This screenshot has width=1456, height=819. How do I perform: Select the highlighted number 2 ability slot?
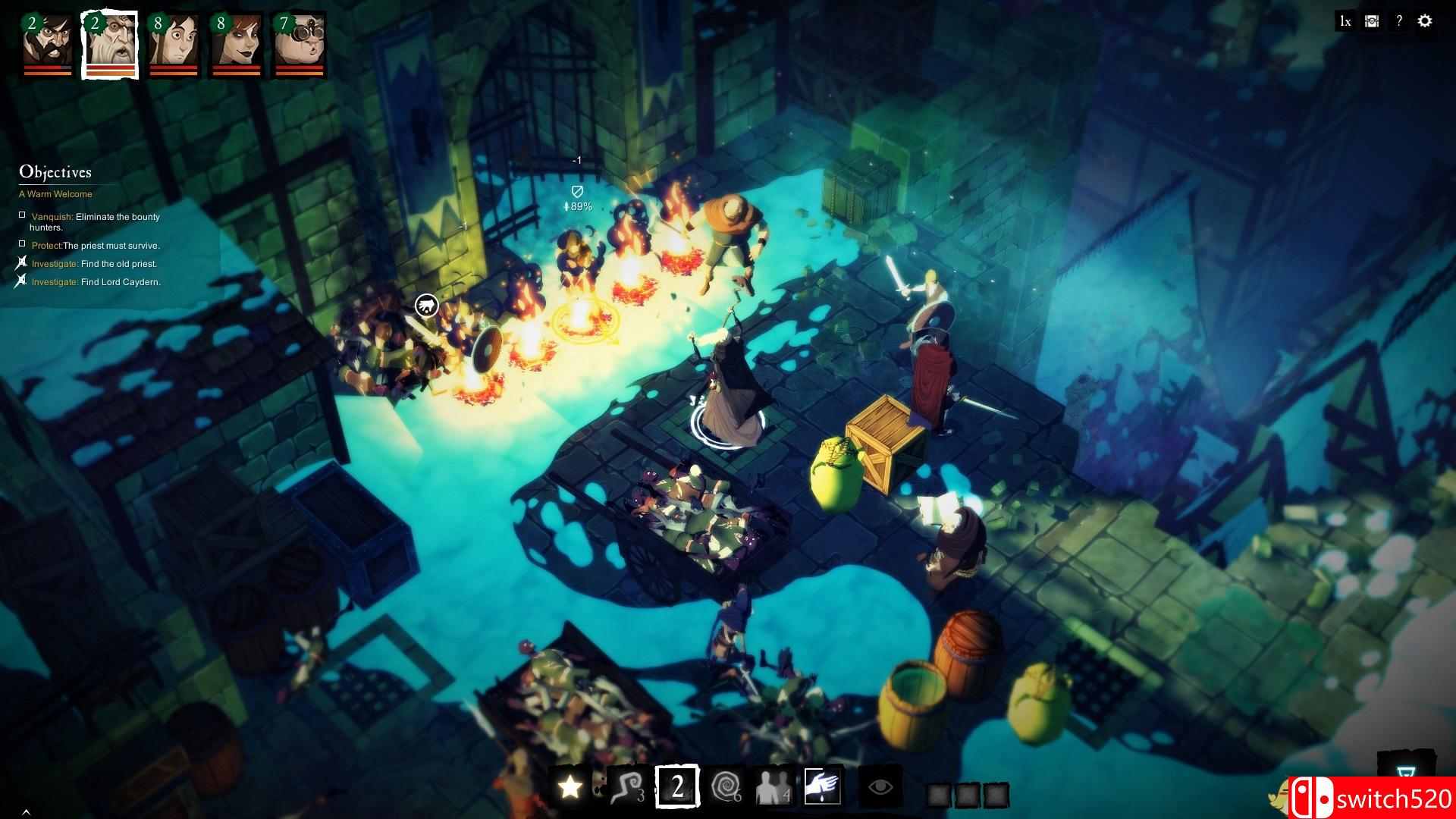point(677,786)
